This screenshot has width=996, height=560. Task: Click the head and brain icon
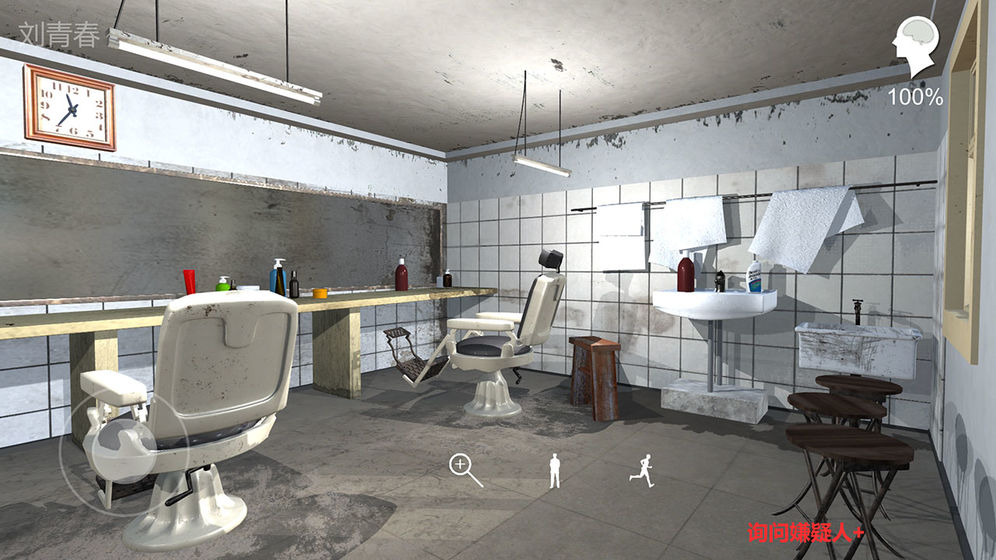pos(916,47)
